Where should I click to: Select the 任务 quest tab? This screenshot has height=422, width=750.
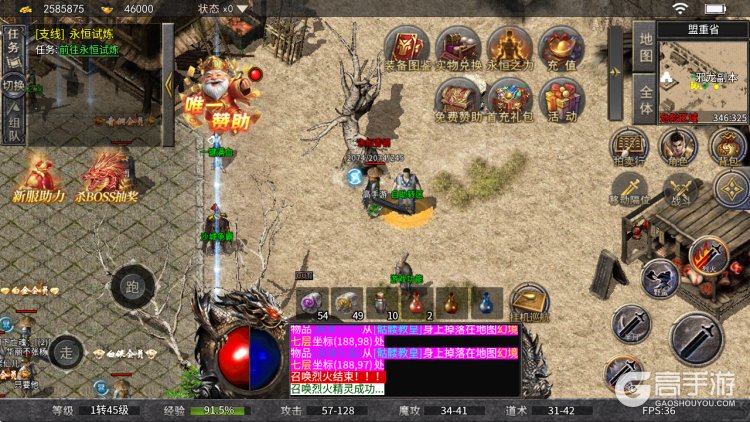(x=13, y=43)
